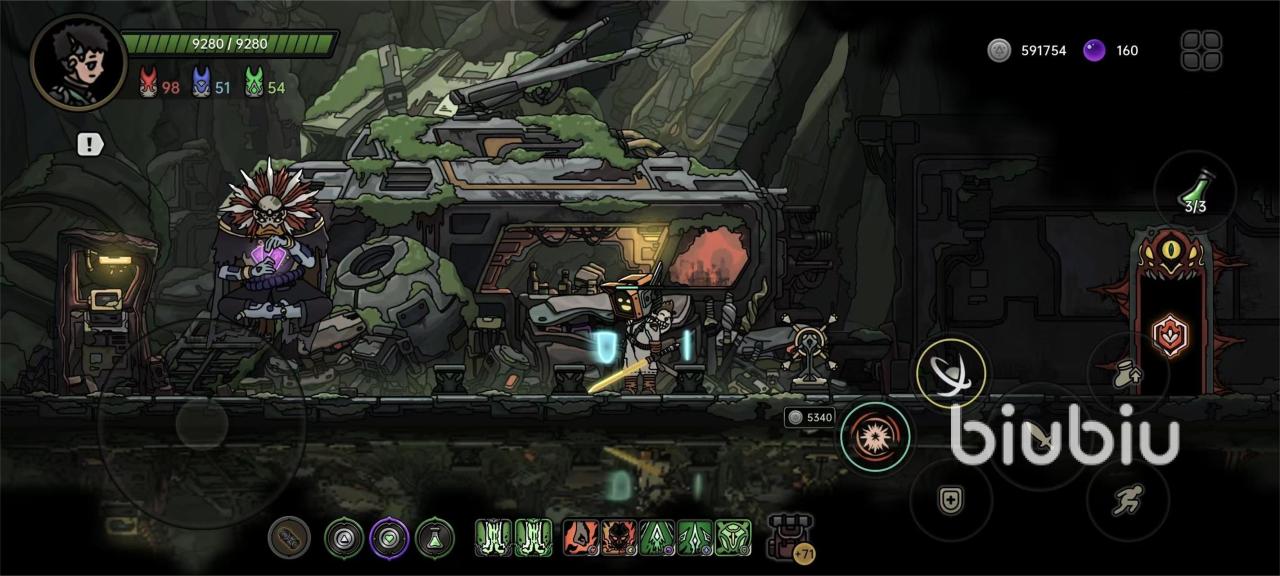
Task: Tap the shield block button
Action: (x=950, y=500)
